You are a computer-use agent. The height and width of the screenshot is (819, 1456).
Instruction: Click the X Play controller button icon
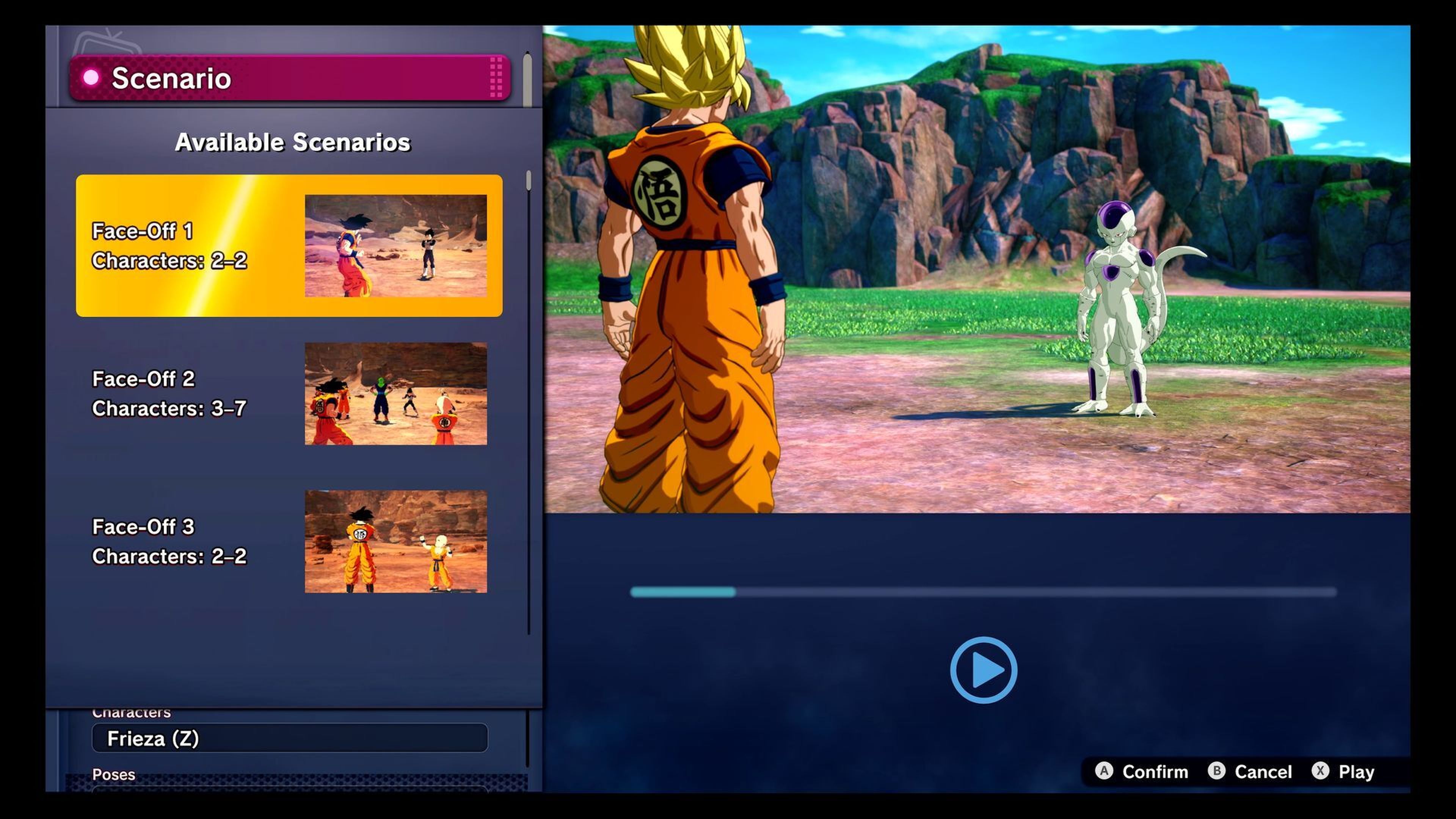click(1320, 772)
